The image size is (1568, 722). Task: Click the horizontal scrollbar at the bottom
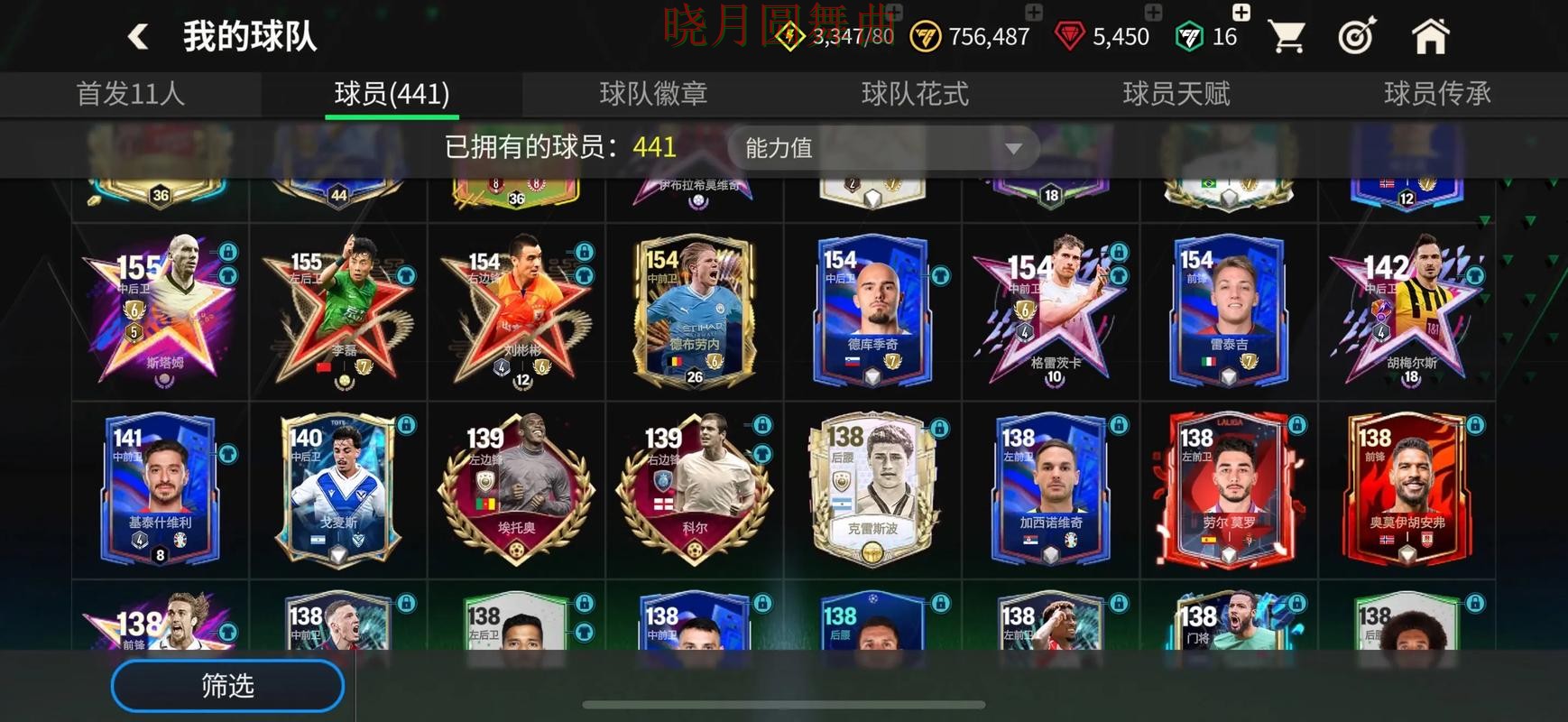(x=784, y=703)
